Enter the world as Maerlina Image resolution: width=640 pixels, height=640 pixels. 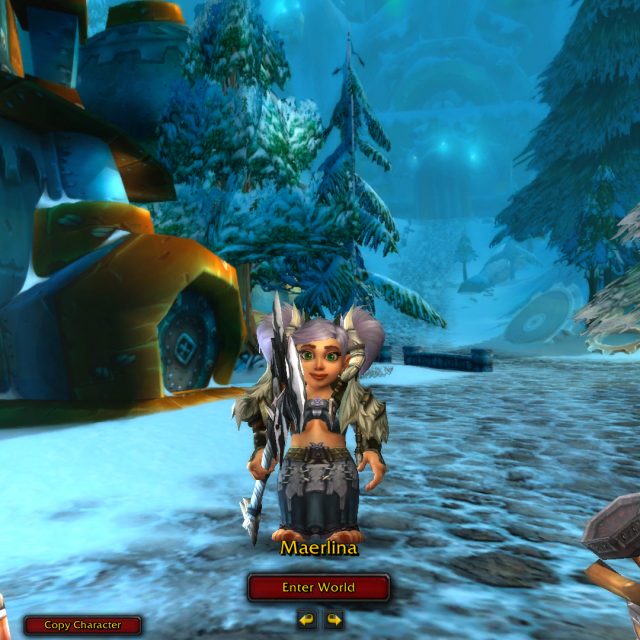tap(319, 587)
